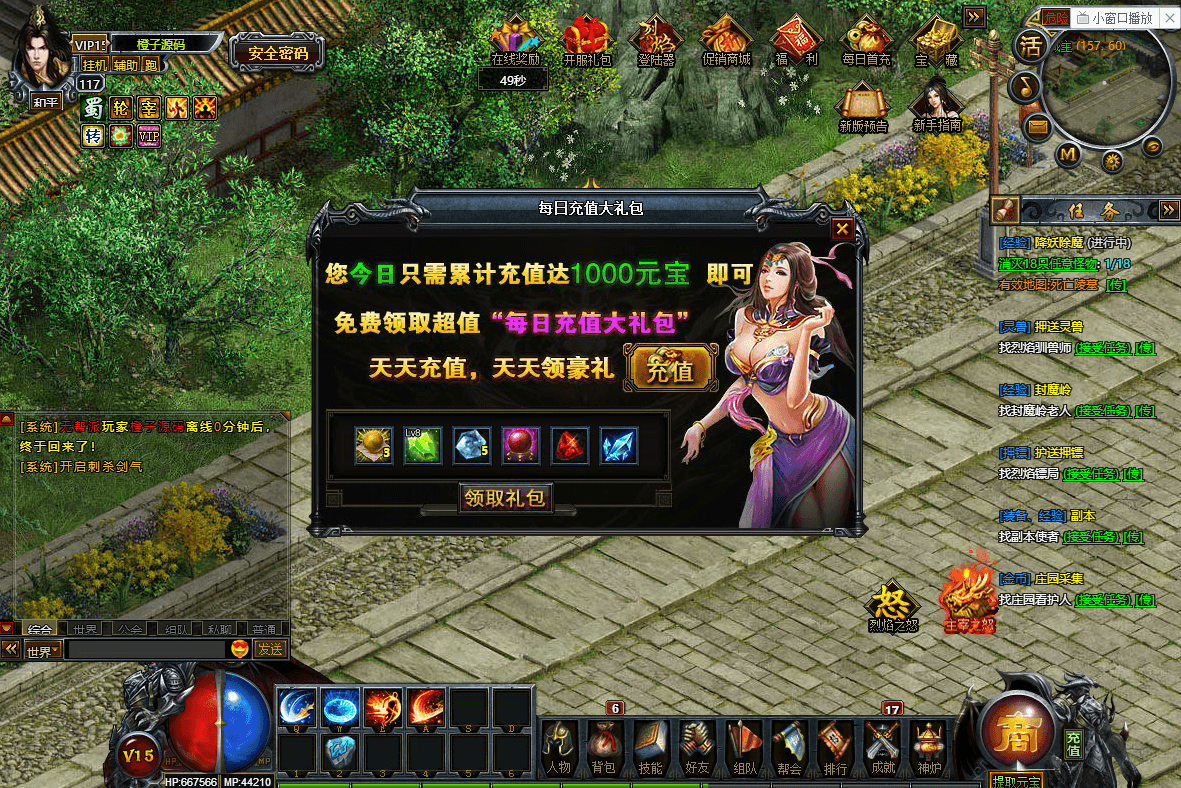This screenshot has height=788, width=1181.
Task: Activate the 烈焰之怒 rage skill icon
Action: pos(892,606)
